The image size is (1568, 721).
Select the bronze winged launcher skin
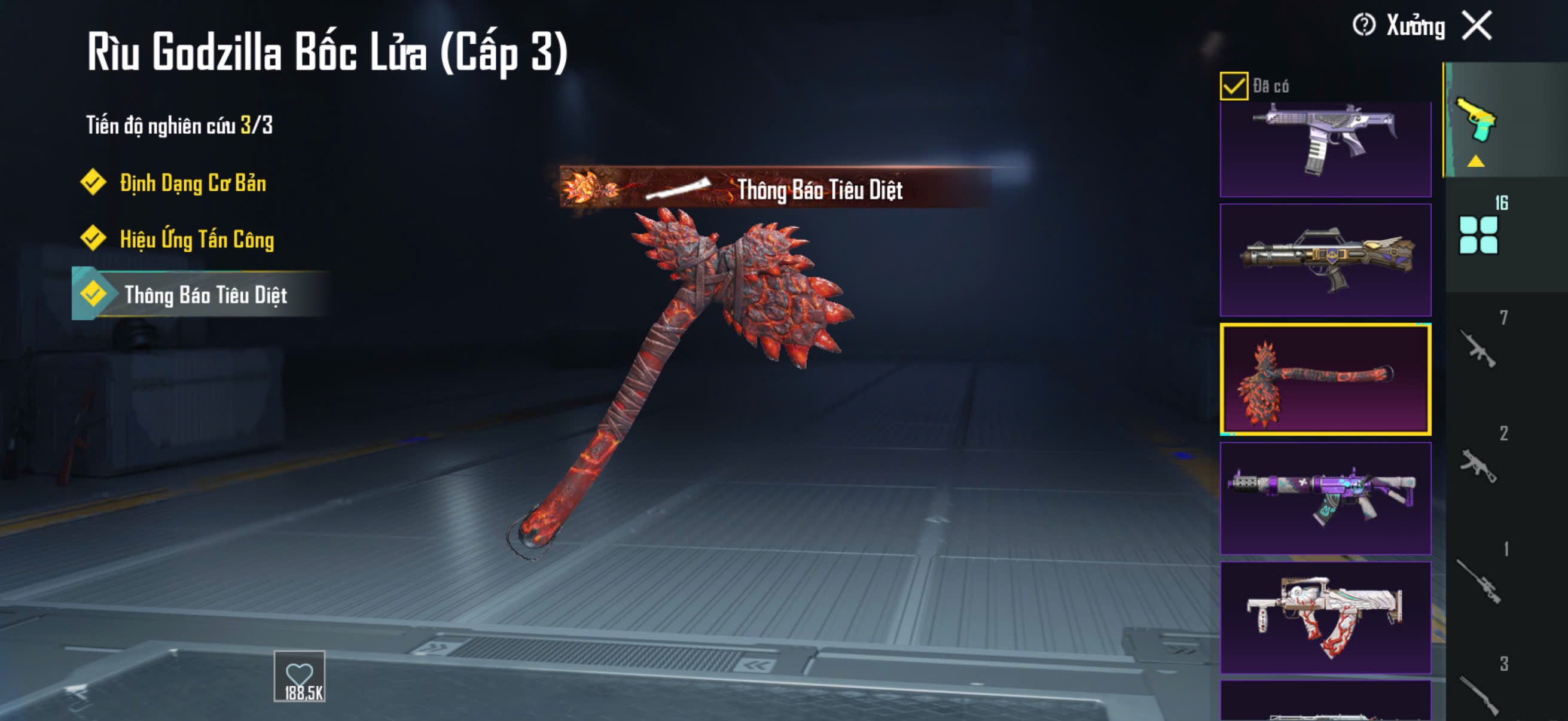tap(1325, 260)
